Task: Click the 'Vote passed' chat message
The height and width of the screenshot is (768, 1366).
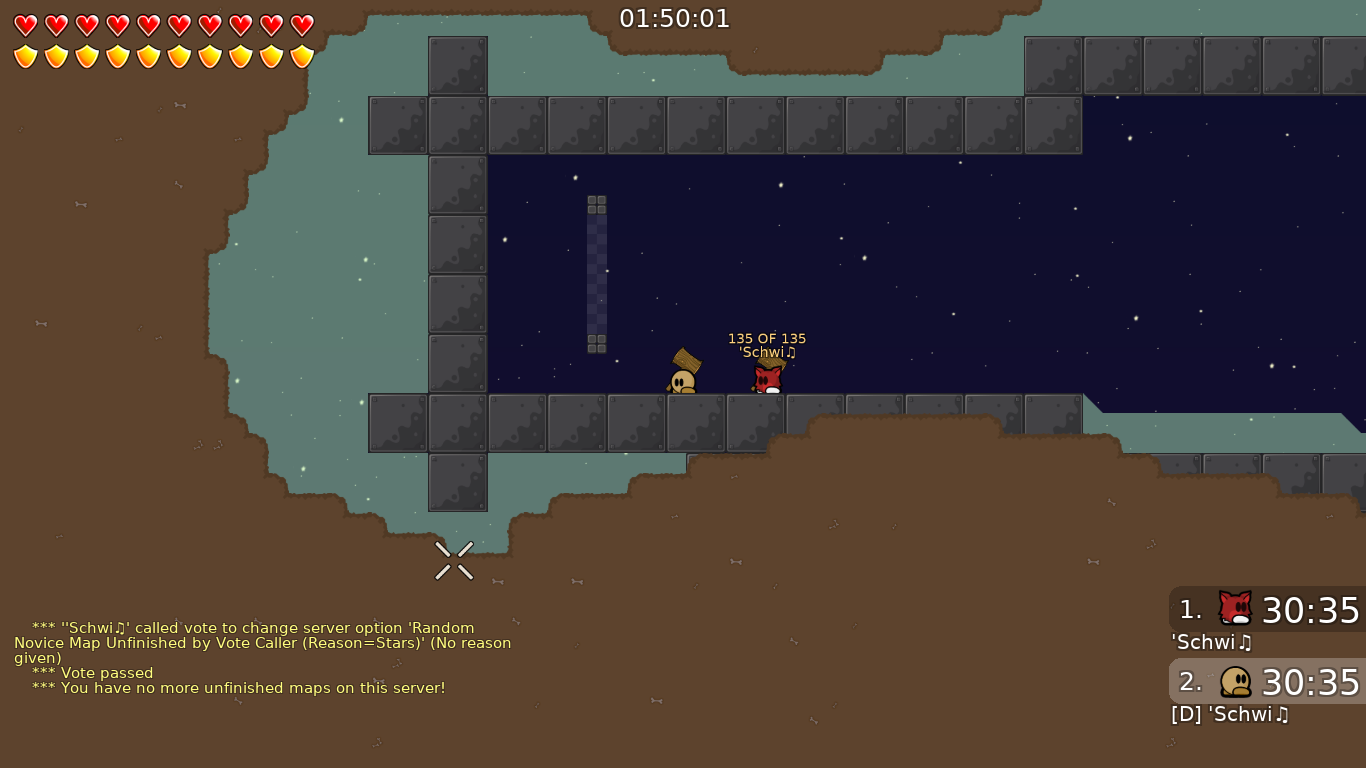Action: pos(90,672)
